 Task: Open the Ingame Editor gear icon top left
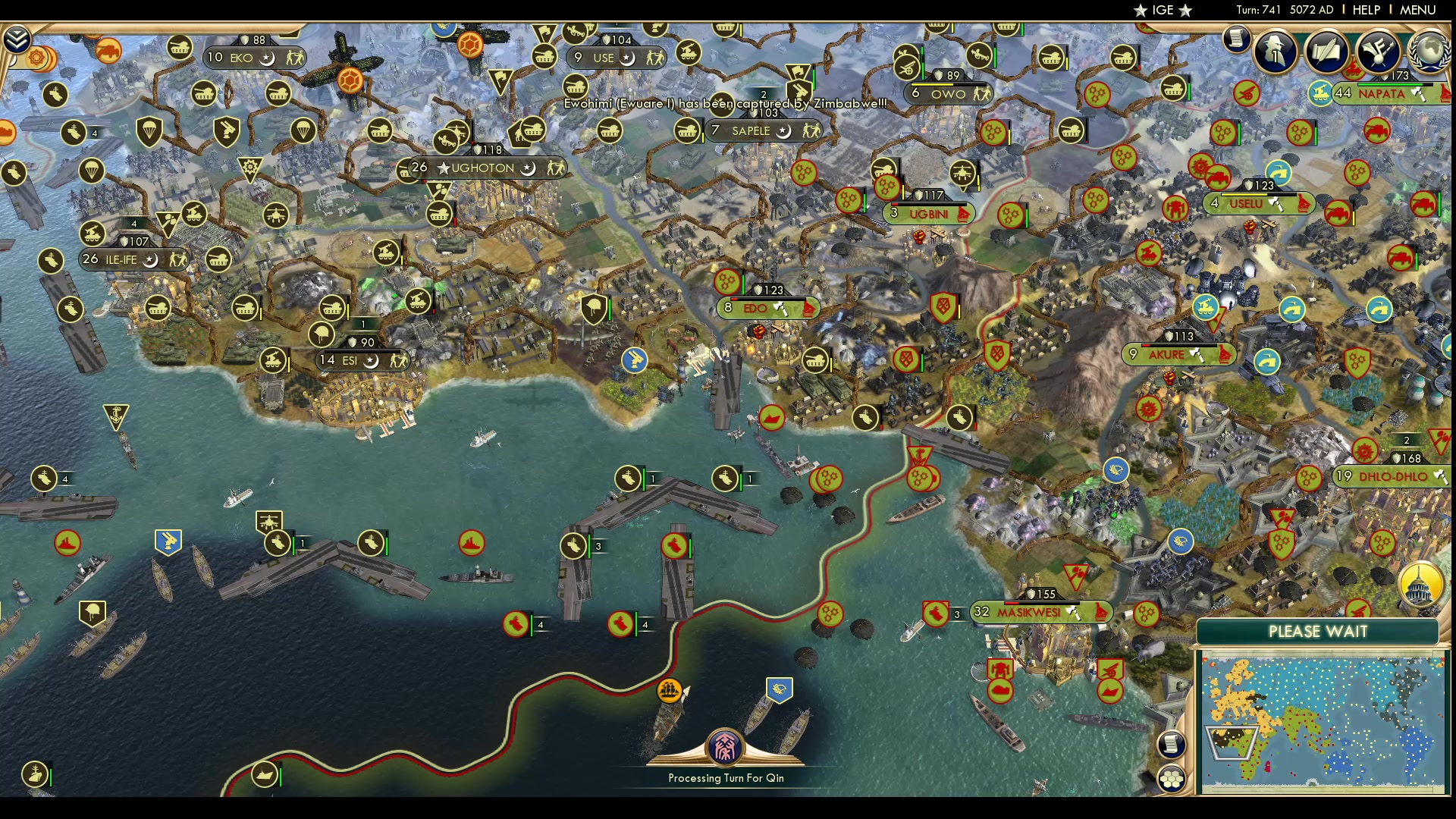pyautogui.click(x=36, y=55)
